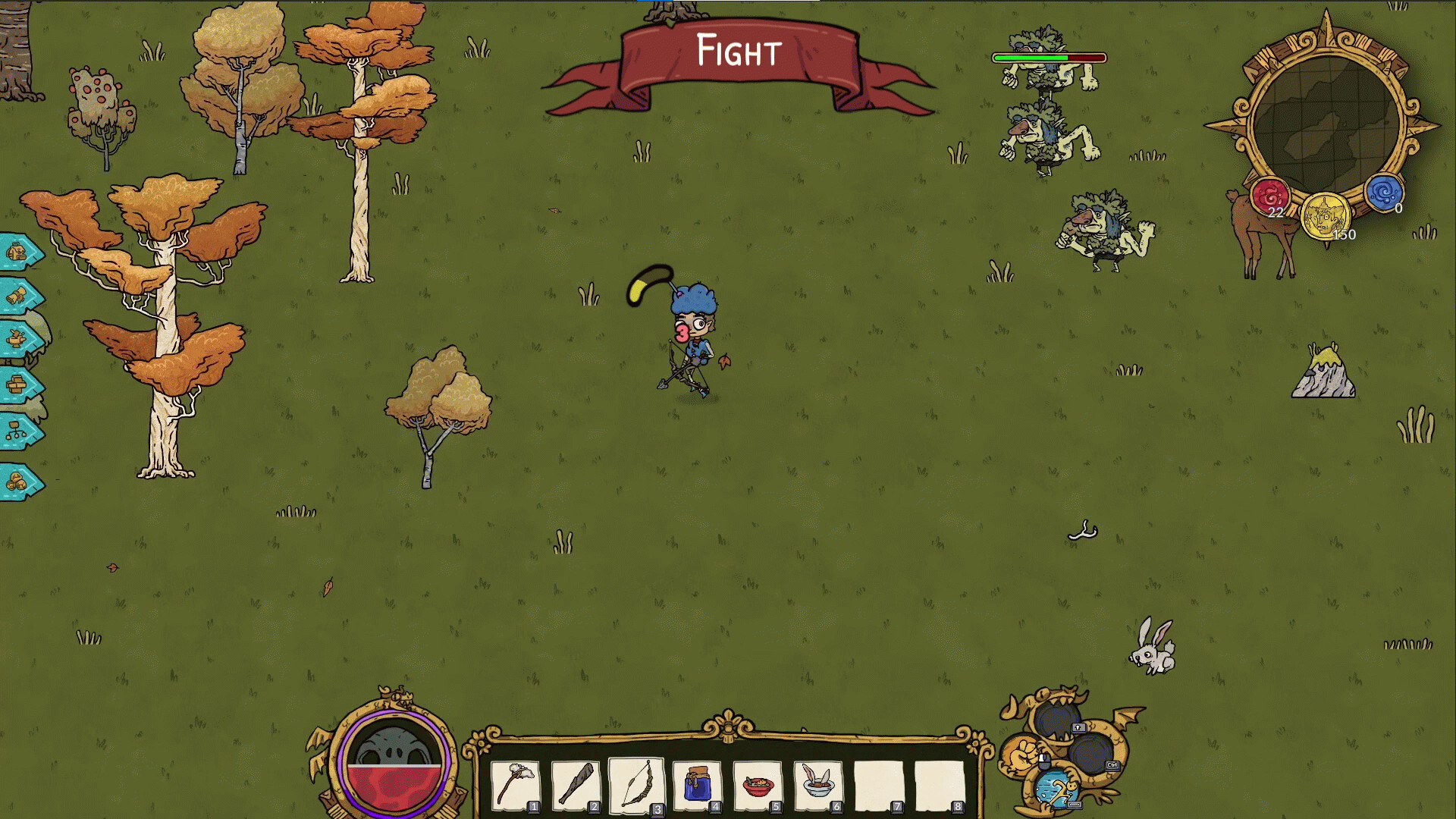Select the red bowl of stew
This screenshot has height=819, width=1456.
[x=758, y=784]
